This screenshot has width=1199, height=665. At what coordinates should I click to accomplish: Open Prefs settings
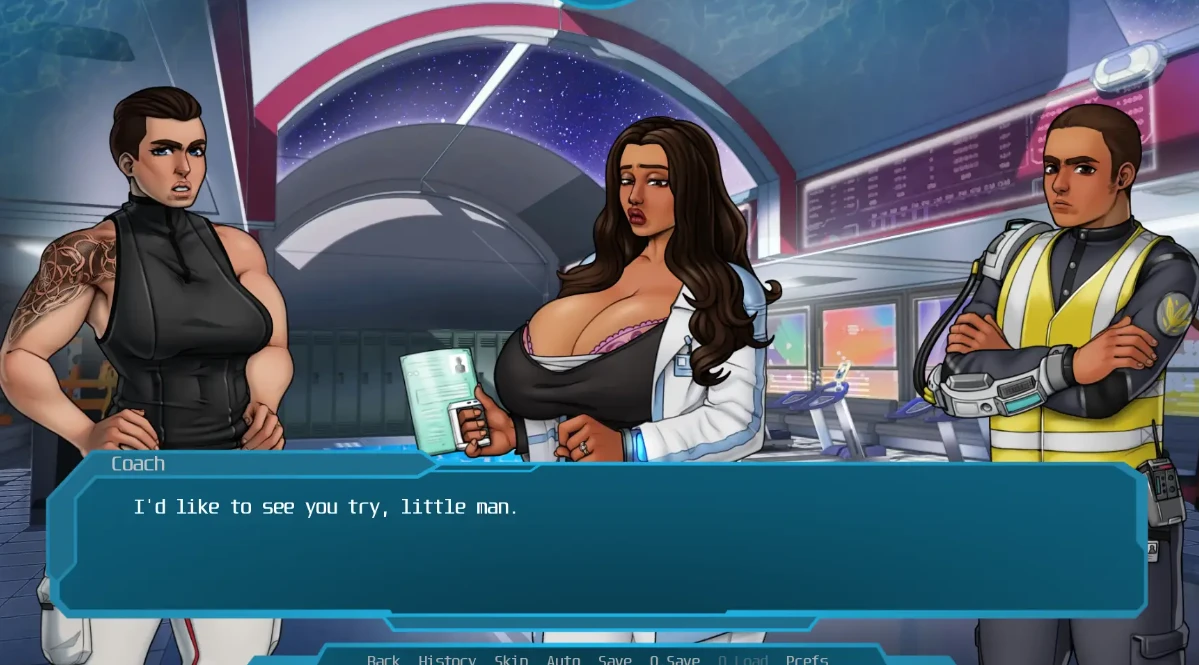(x=807, y=659)
